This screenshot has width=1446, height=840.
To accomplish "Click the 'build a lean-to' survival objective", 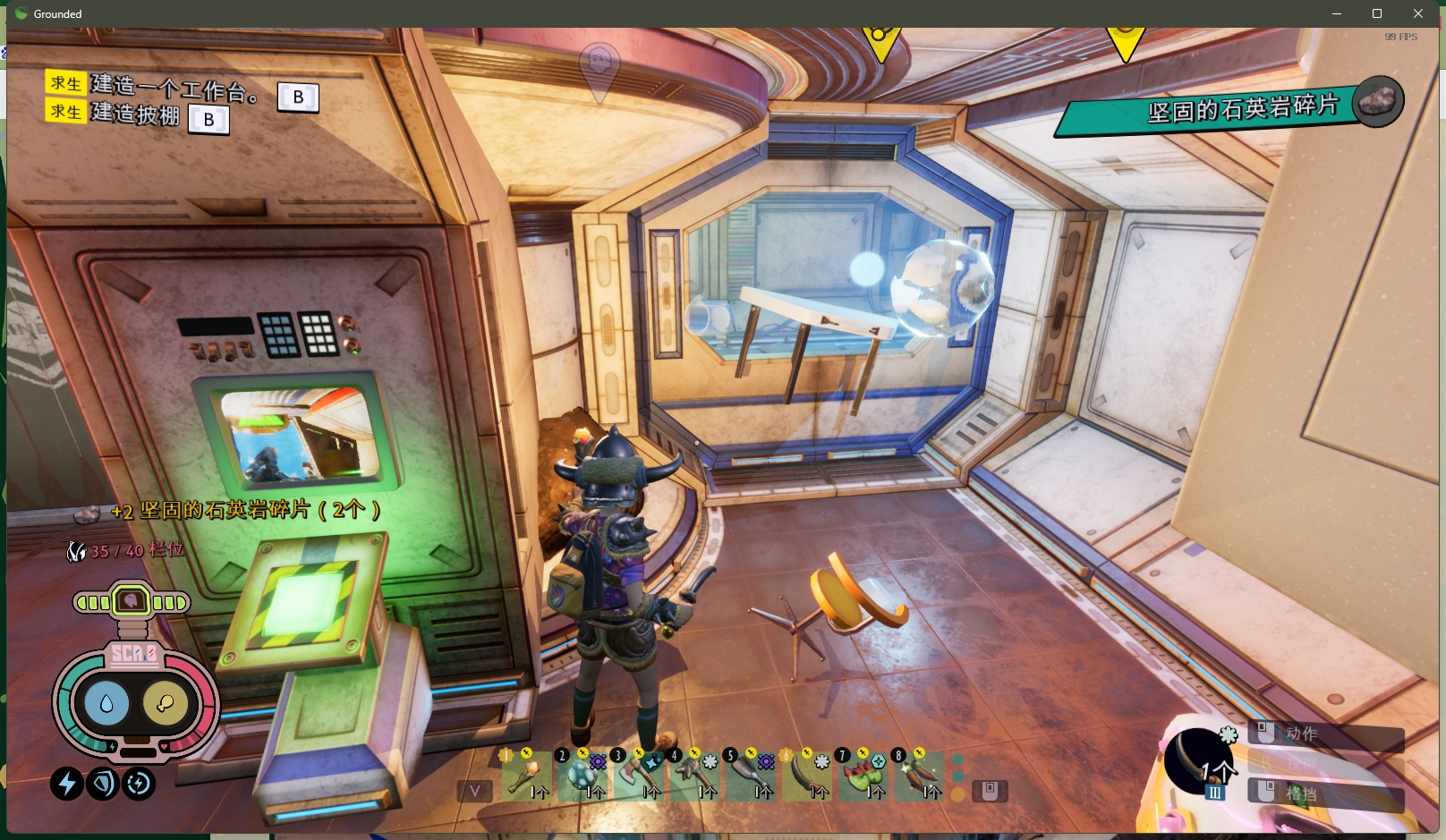I will coord(136,115).
